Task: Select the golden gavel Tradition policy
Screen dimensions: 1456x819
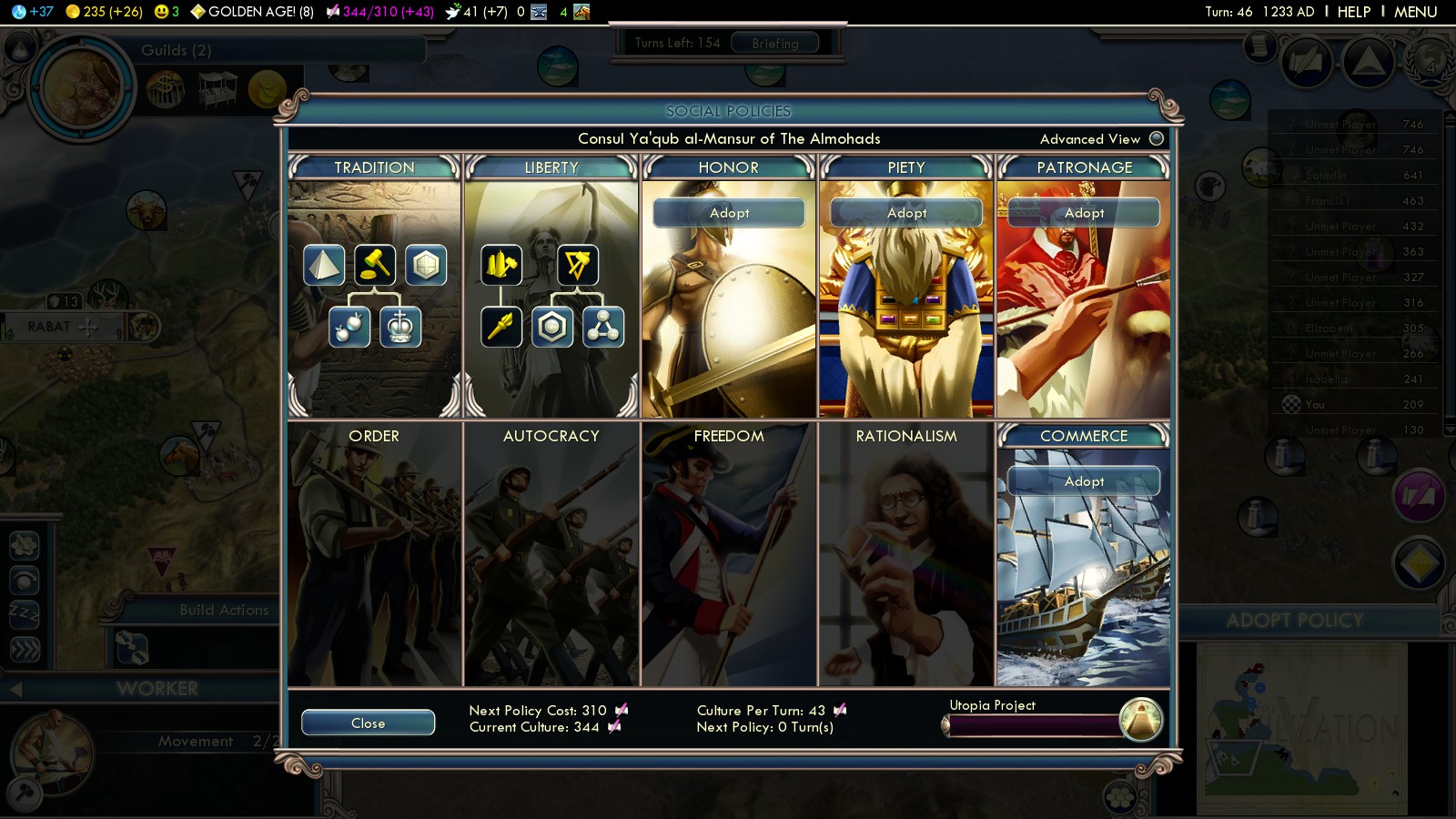Action: pos(375,266)
